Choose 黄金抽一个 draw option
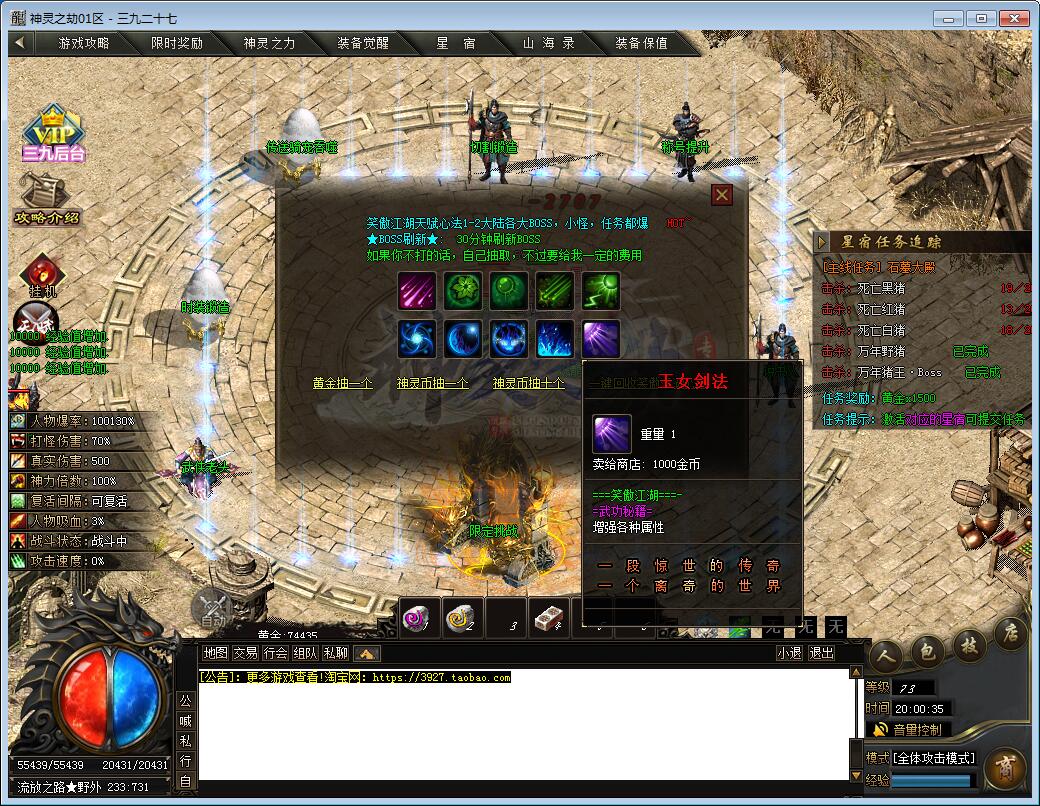 [x=342, y=383]
